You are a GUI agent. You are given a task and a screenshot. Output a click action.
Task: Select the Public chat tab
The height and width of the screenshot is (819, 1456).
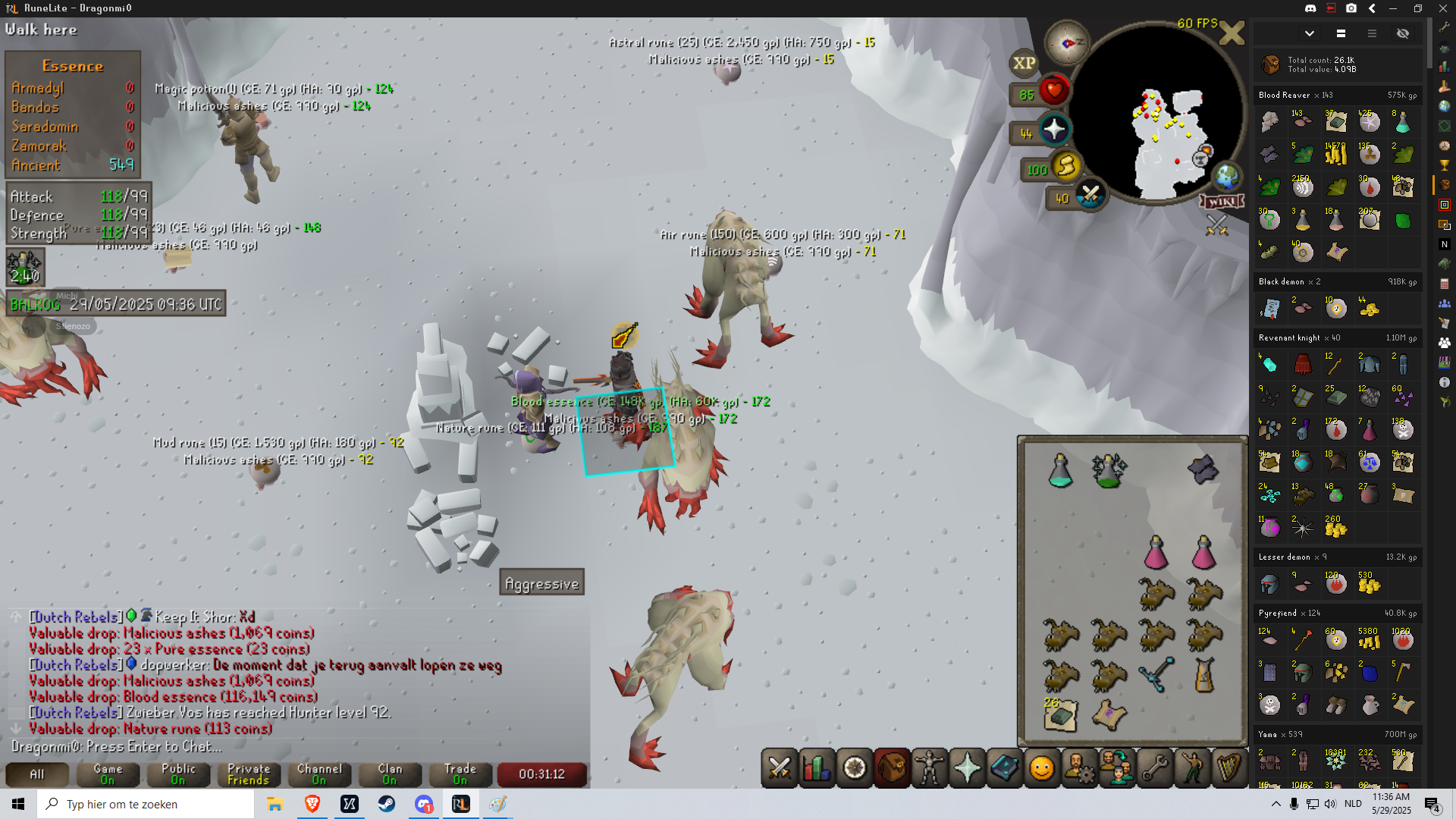click(x=178, y=773)
